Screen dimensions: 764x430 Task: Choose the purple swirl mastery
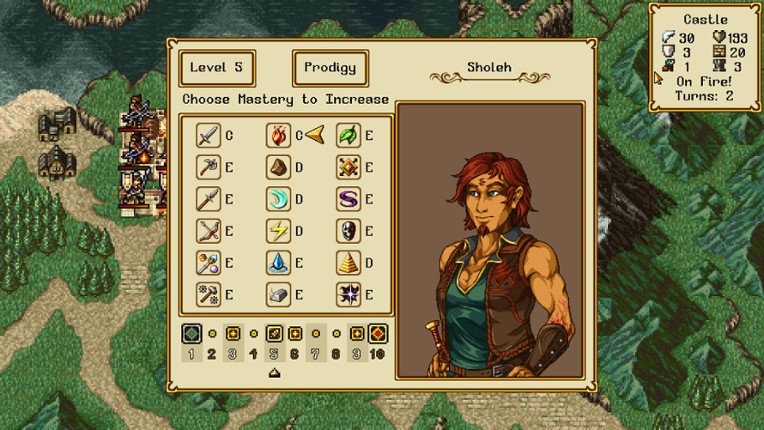point(348,199)
